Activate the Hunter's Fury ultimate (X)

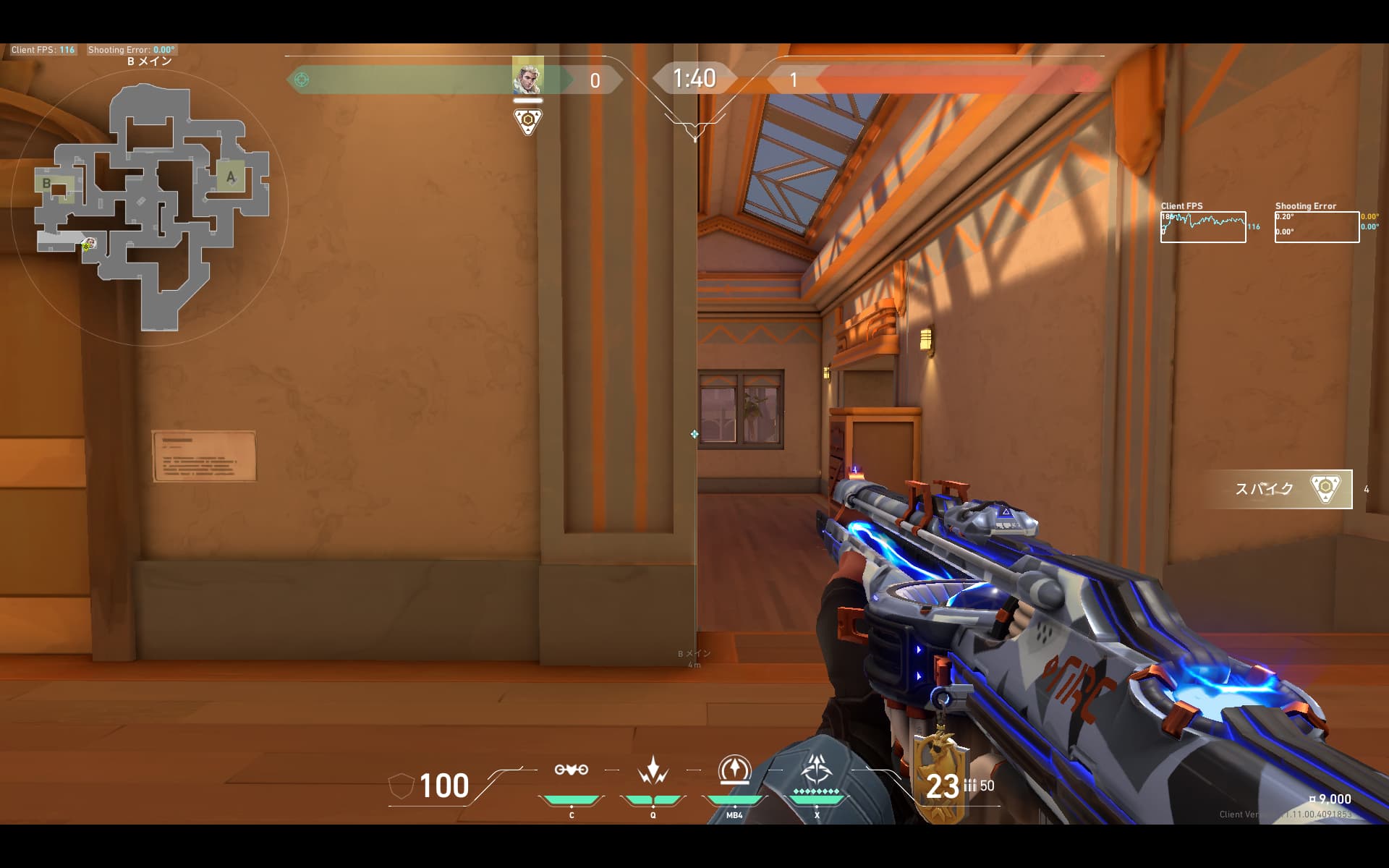pyautogui.click(x=817, y=770)
